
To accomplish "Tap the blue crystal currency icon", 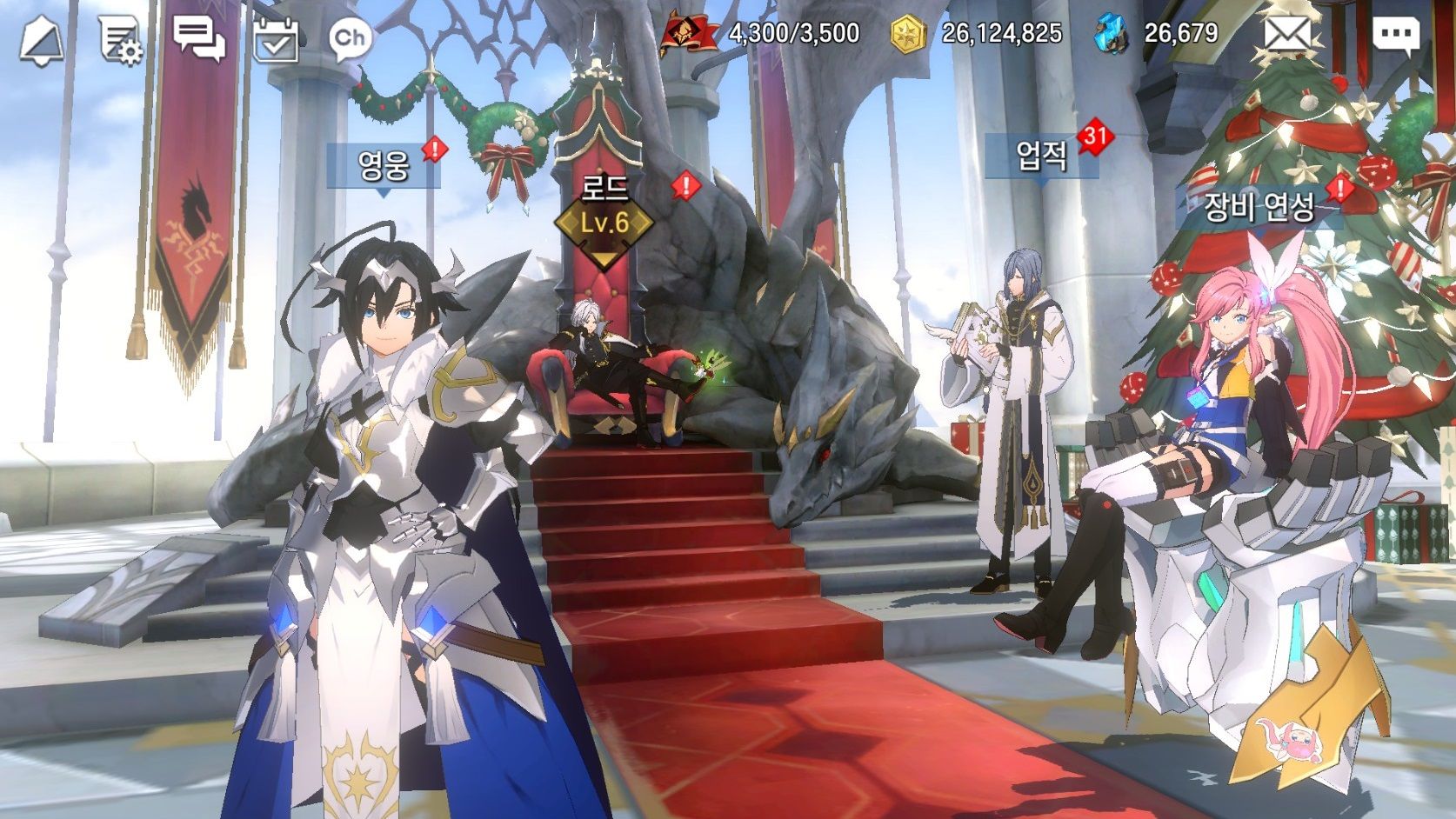I will pos(1112,34).
